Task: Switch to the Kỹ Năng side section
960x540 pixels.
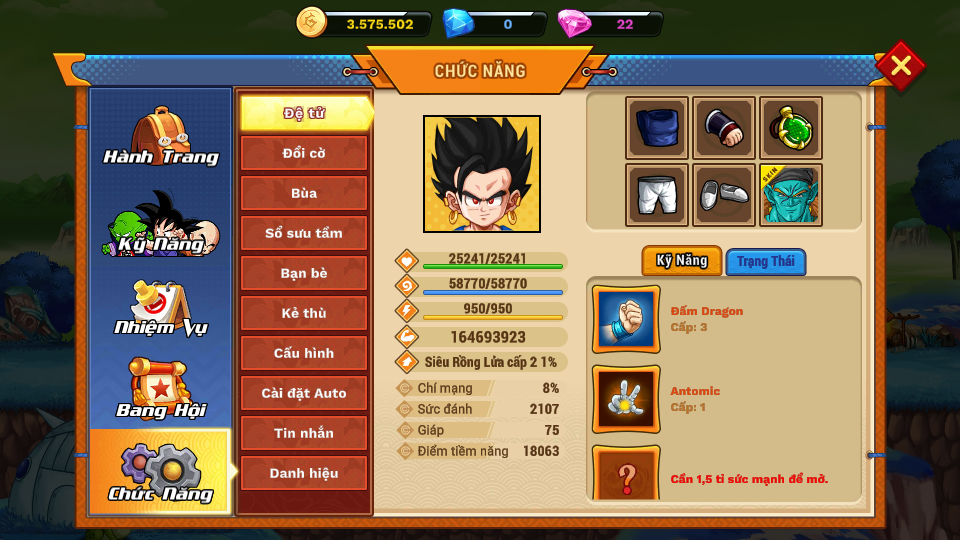Action: 160,223
